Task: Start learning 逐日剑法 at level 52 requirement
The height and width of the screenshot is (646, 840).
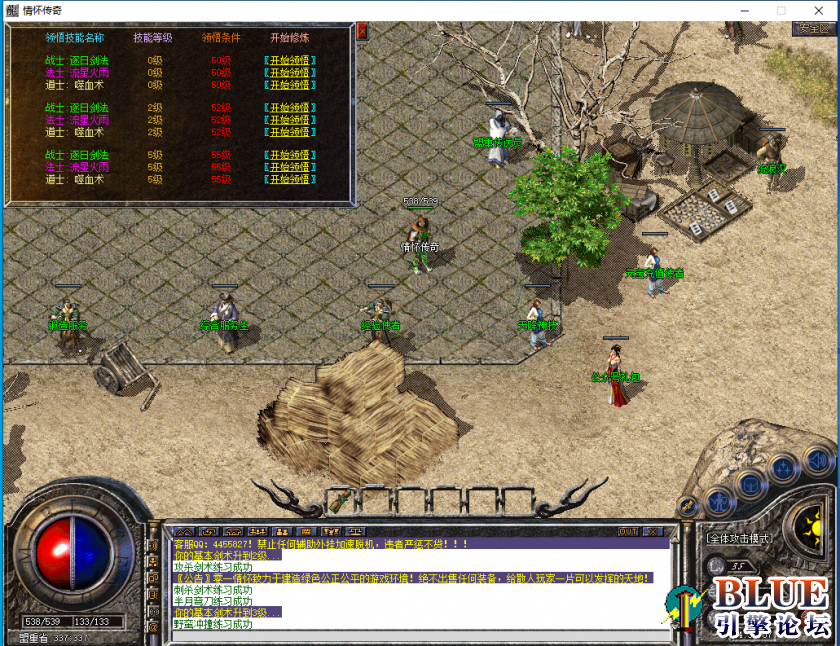Action: tap(290, 108)
